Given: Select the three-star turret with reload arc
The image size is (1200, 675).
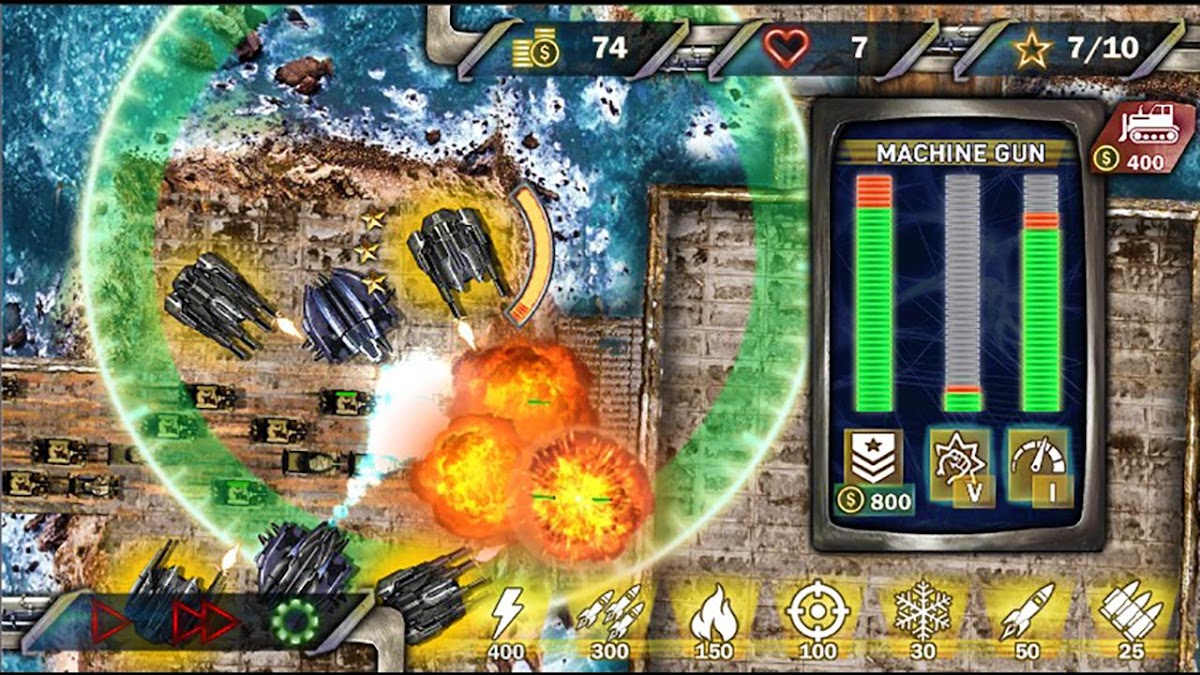Looking at the screenshot, I should (456, 255).
